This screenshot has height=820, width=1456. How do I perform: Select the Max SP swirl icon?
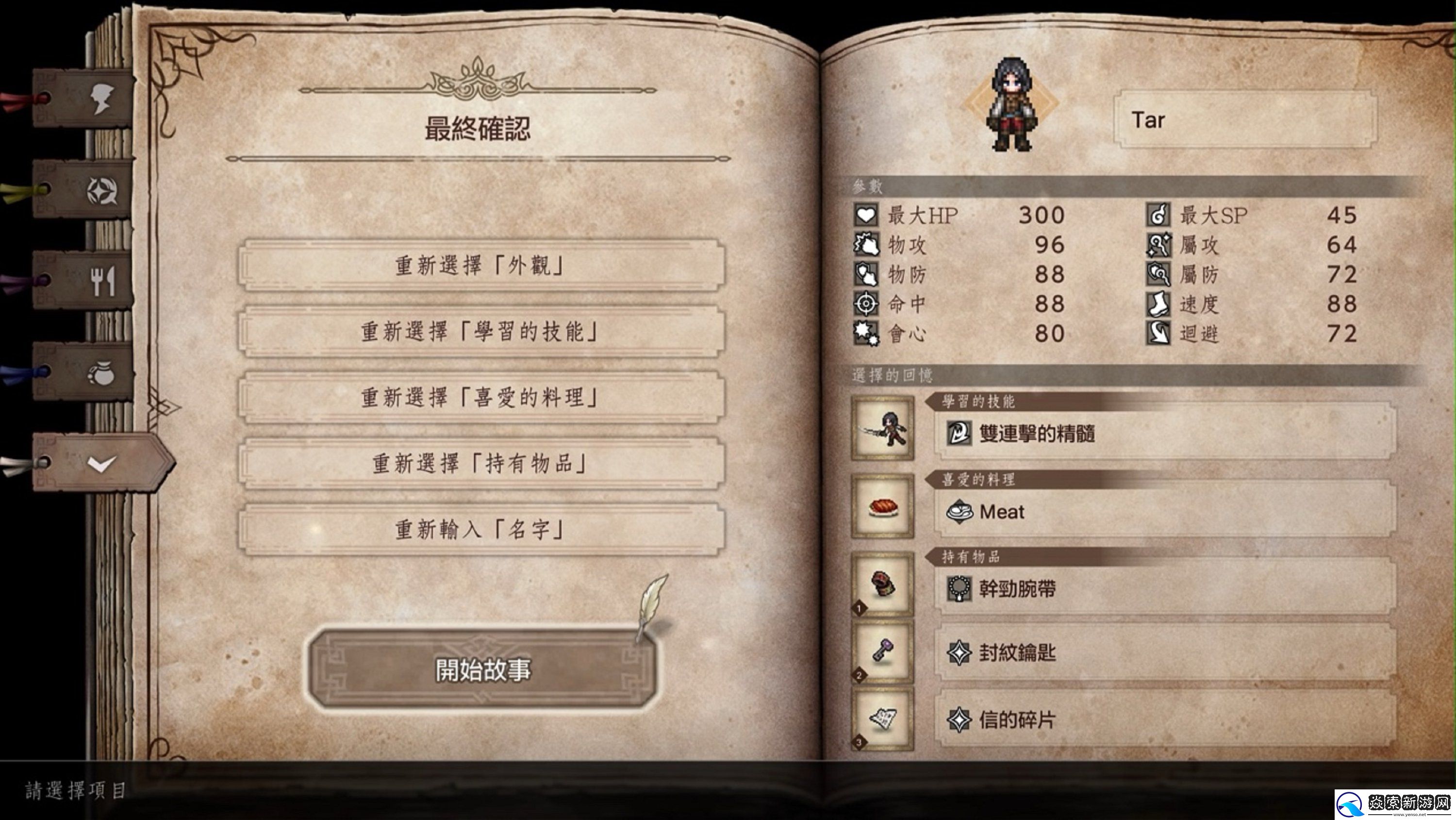pyautogui.click(x=1160, y=215)
